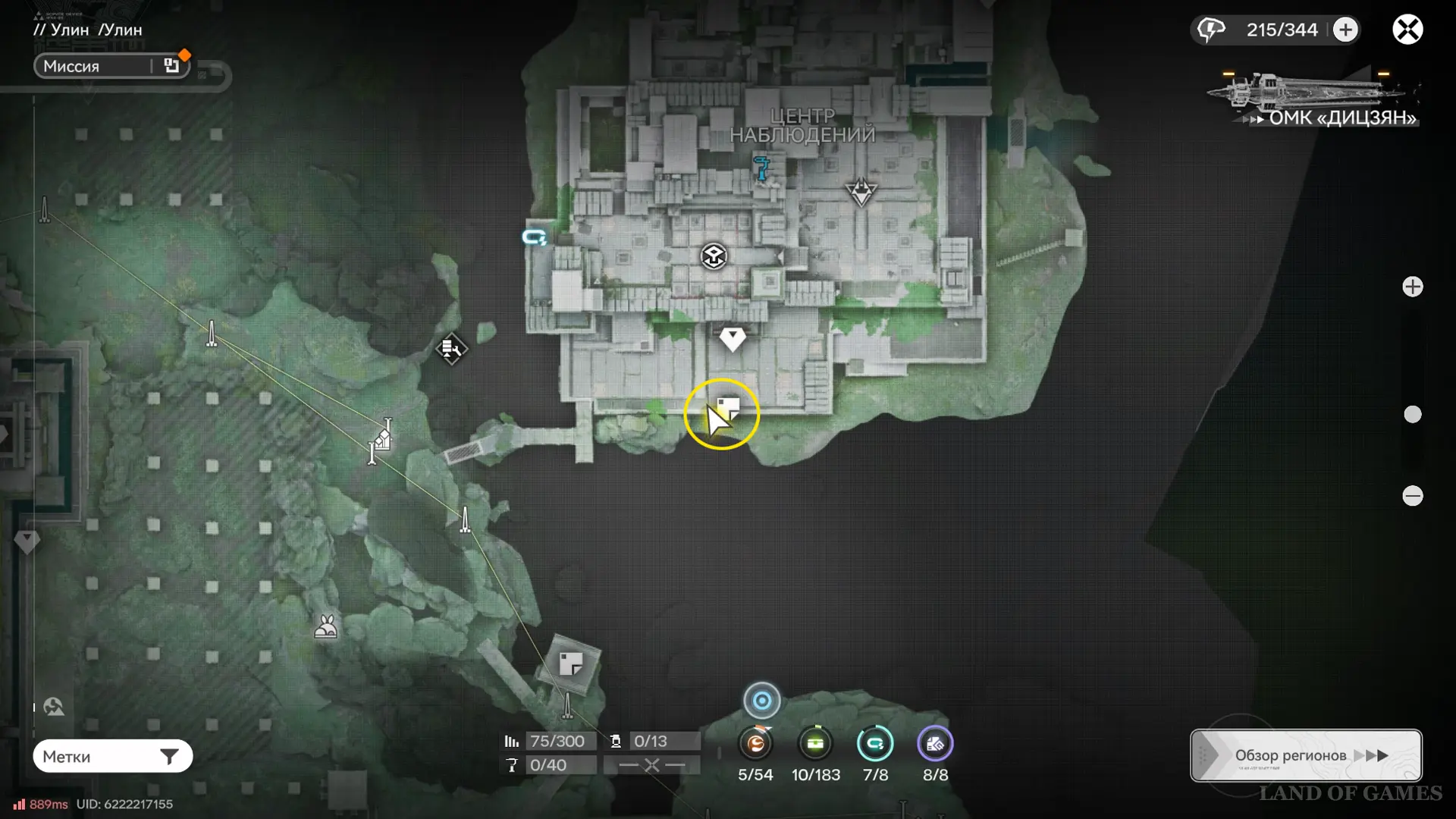The height and width of the screenshot is (819, 1456).
Task: Close the map with the X button
Action: pyautogui.click(x=1407, y=30)
